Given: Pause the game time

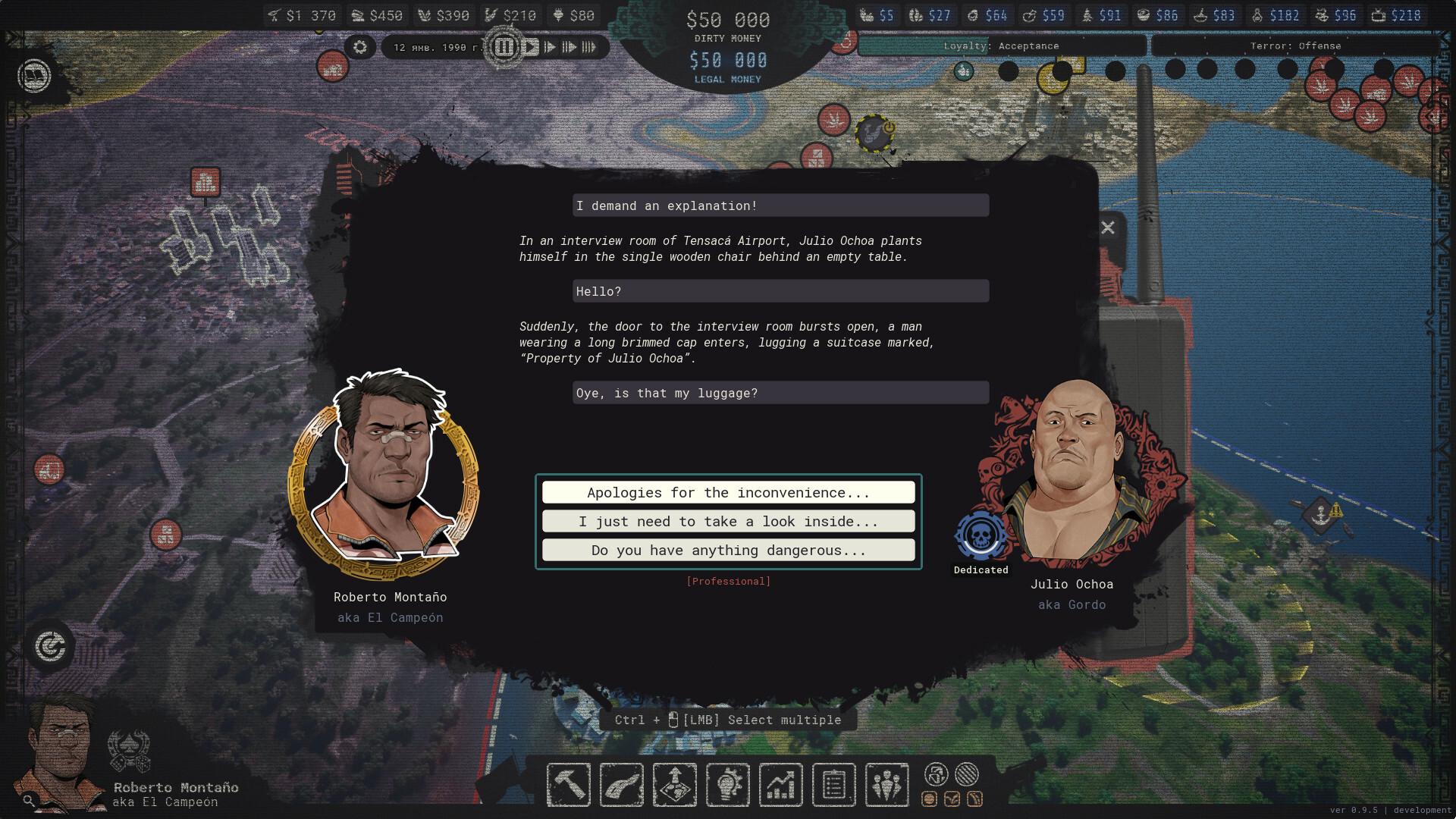Looking at the screenshot, I should pyautogui.click(x=504, y=47).
